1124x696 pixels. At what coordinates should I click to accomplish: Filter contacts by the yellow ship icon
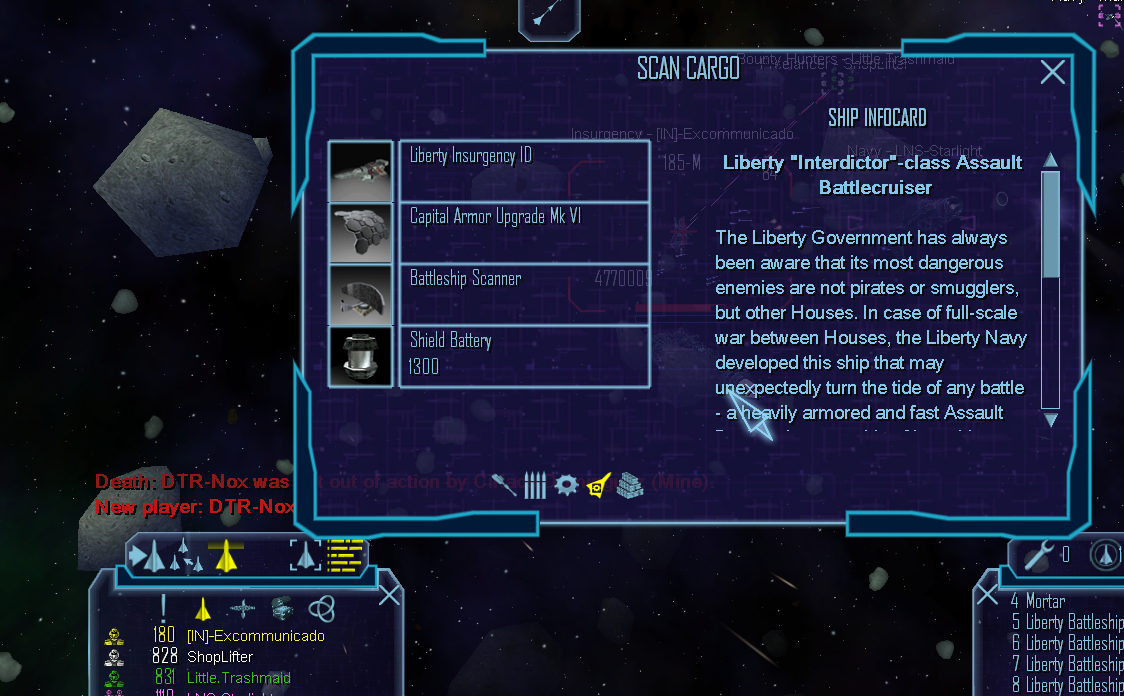[203, 608]
